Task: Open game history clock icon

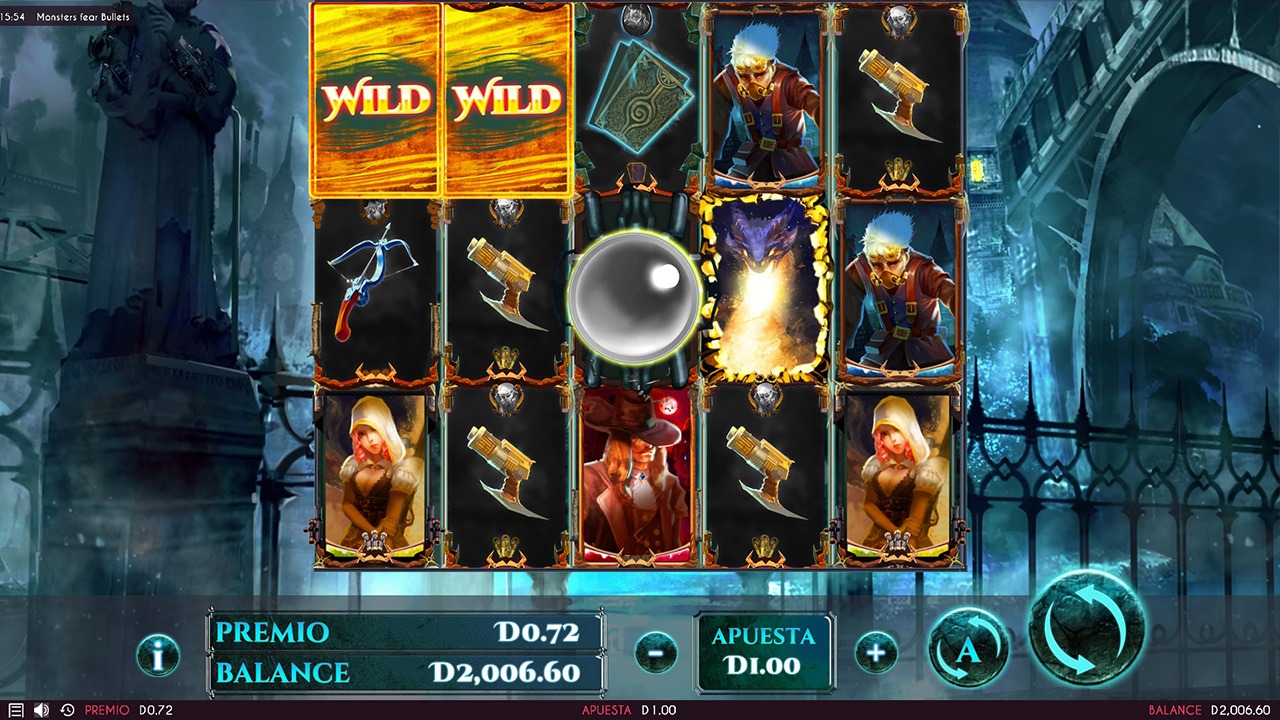Action: (x=67, y=710)
